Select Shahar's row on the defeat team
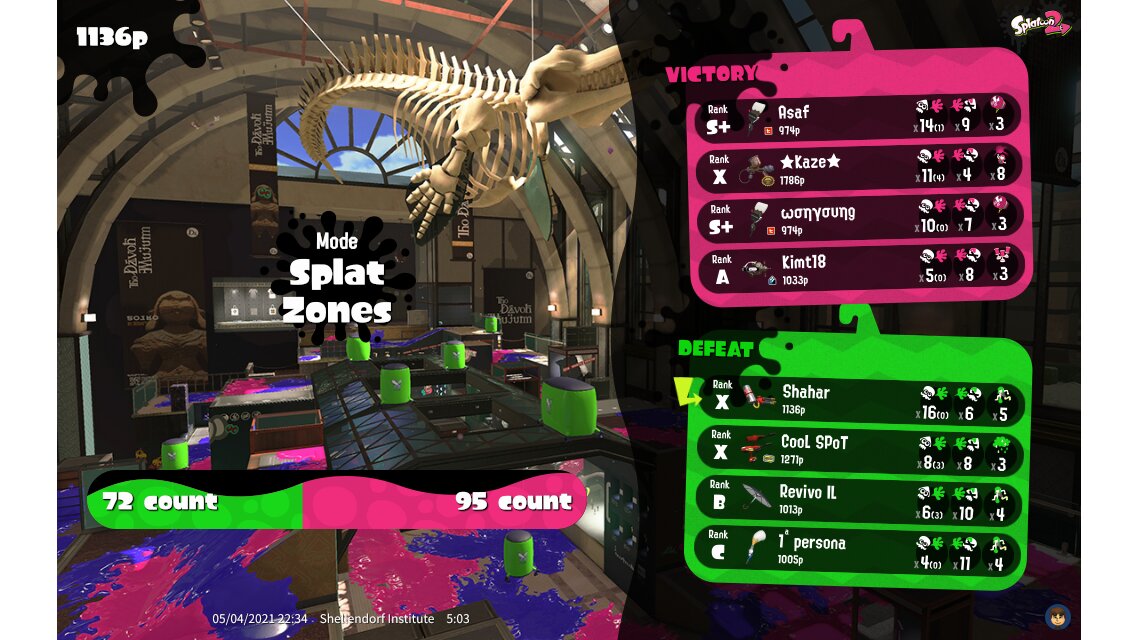1138x640 pixels. [860, 399]
